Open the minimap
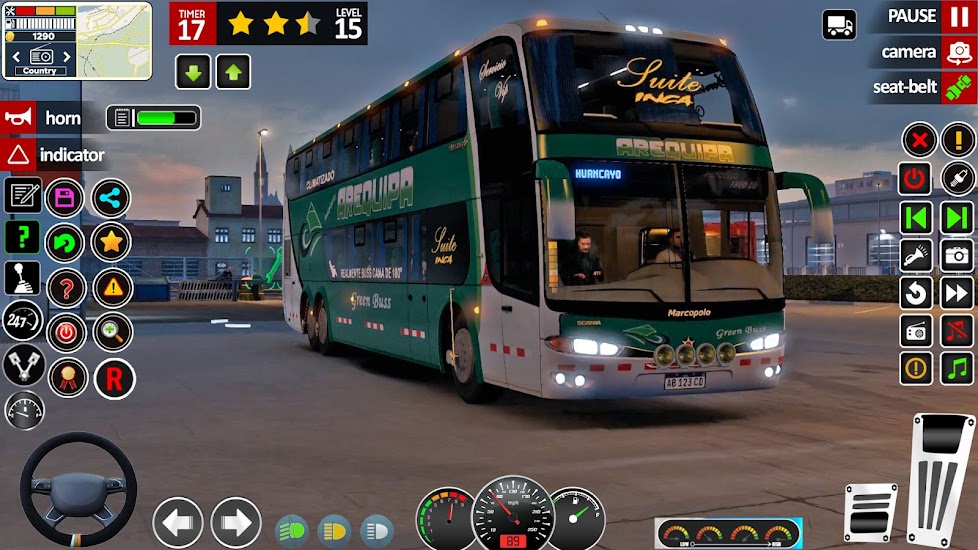Image resolution: width=978 pixels, height=550 pixels. click(x=114, y=40)
